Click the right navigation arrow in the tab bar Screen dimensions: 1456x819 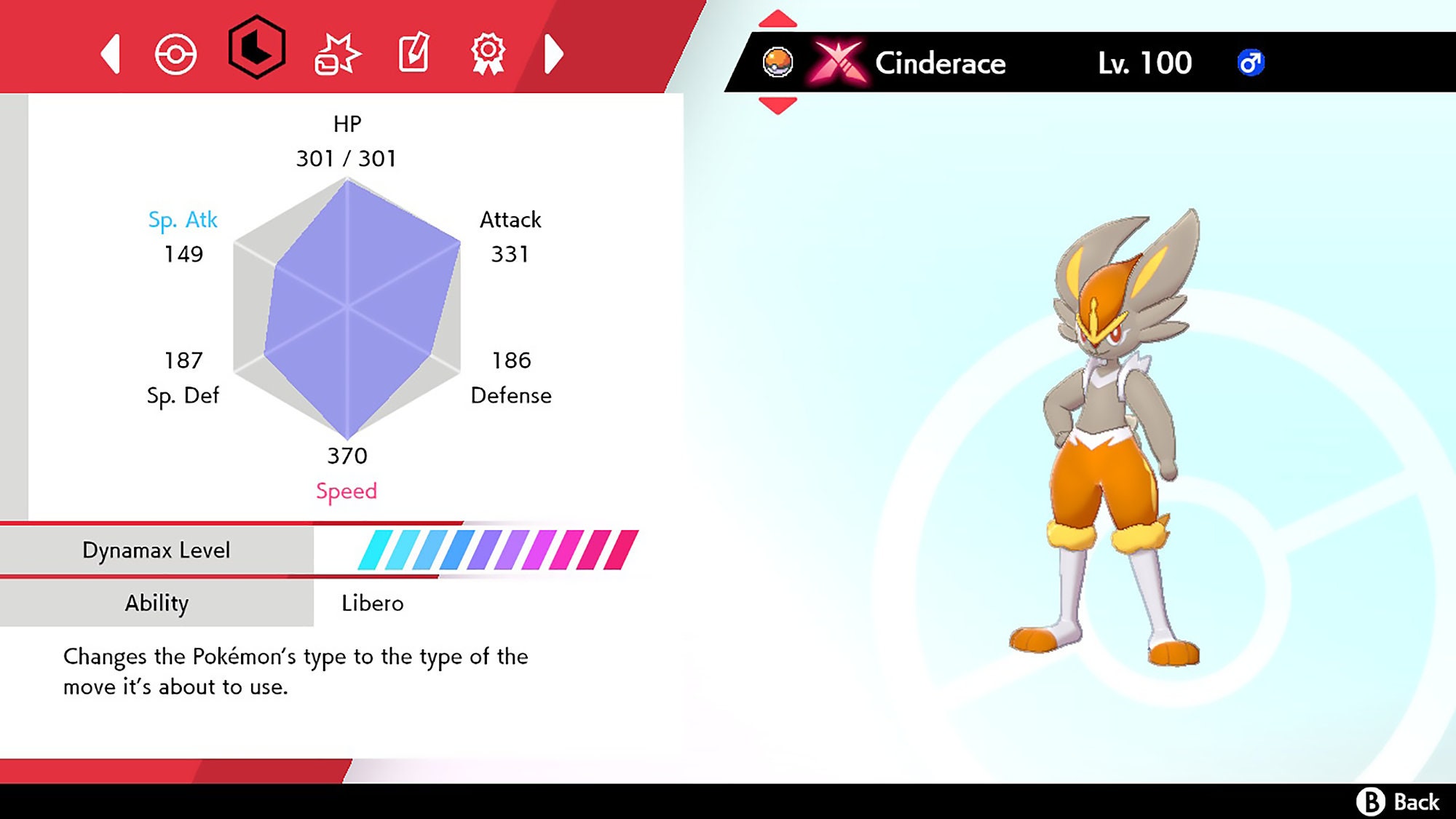pyautogui.click(x=555, y=52)
